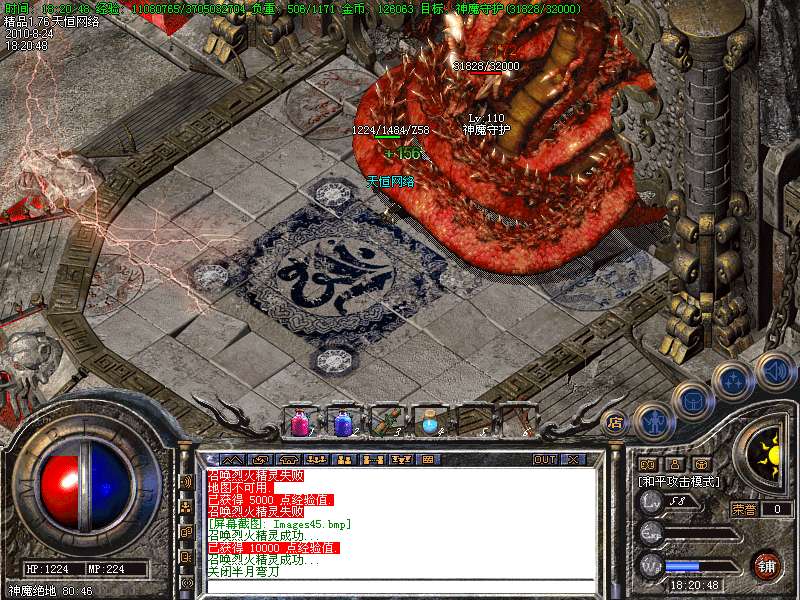Use the light-blue round flask in slot 4
The image size is (800, 600).
tap(429, 422)
